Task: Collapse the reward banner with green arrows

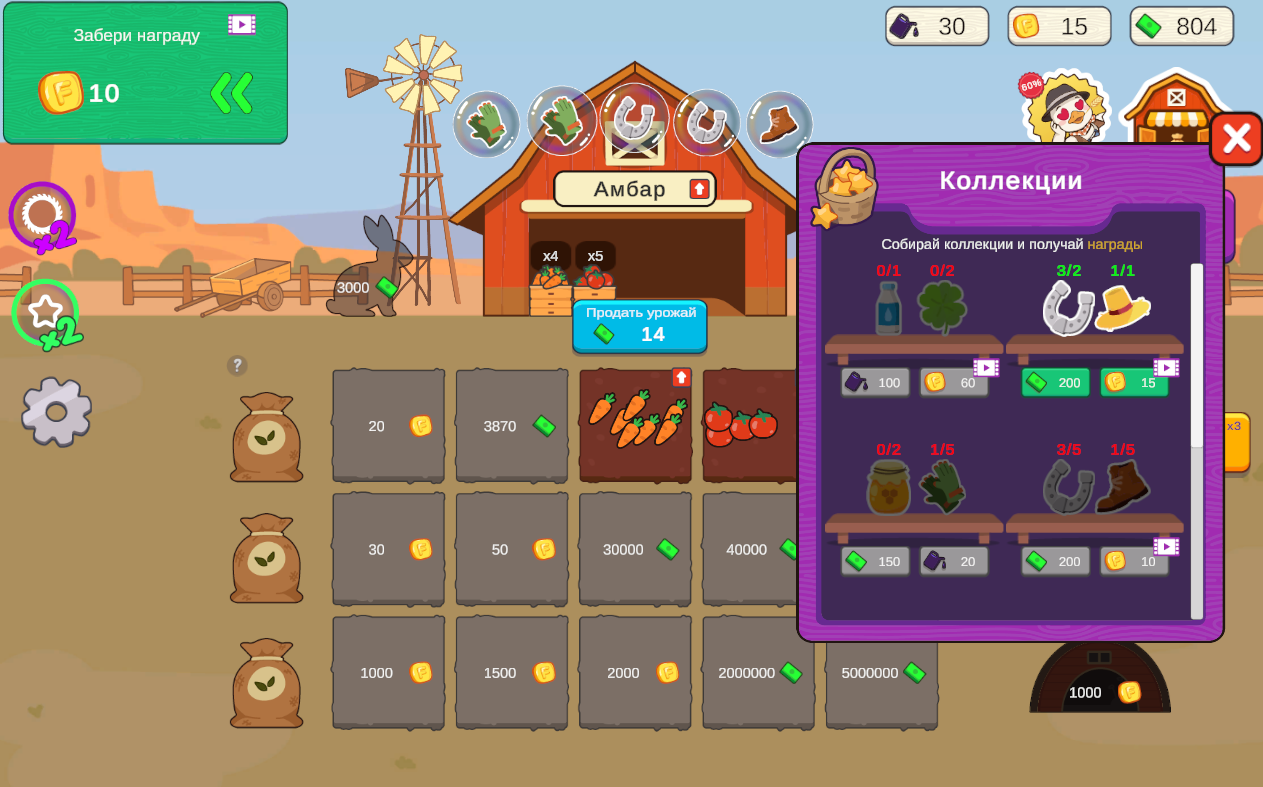Action: [x=231, y=93]
